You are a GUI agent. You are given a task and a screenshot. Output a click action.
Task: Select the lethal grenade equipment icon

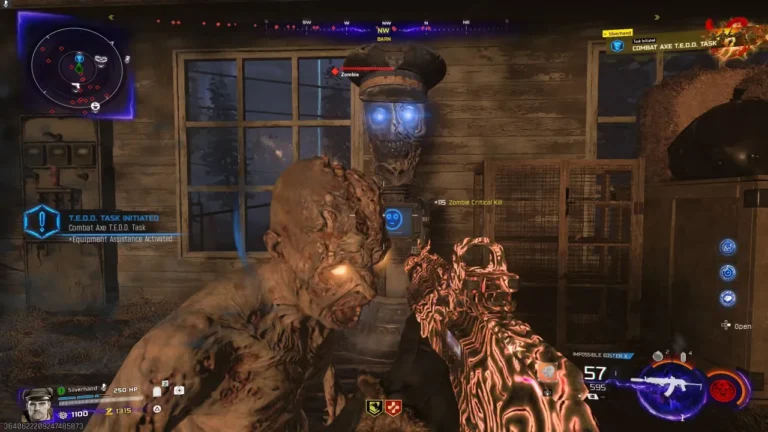659,357
